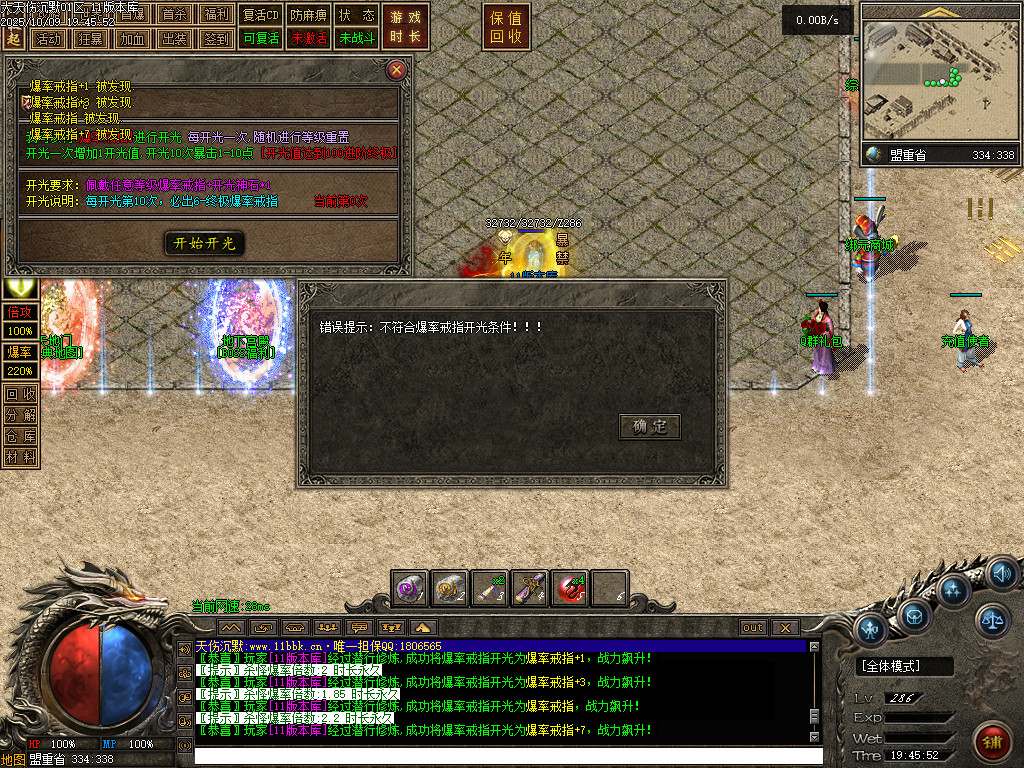The height and width of the screenshot is (768, 1024).
Task: Click the 开始开光 button
Action: click(204, 243)
